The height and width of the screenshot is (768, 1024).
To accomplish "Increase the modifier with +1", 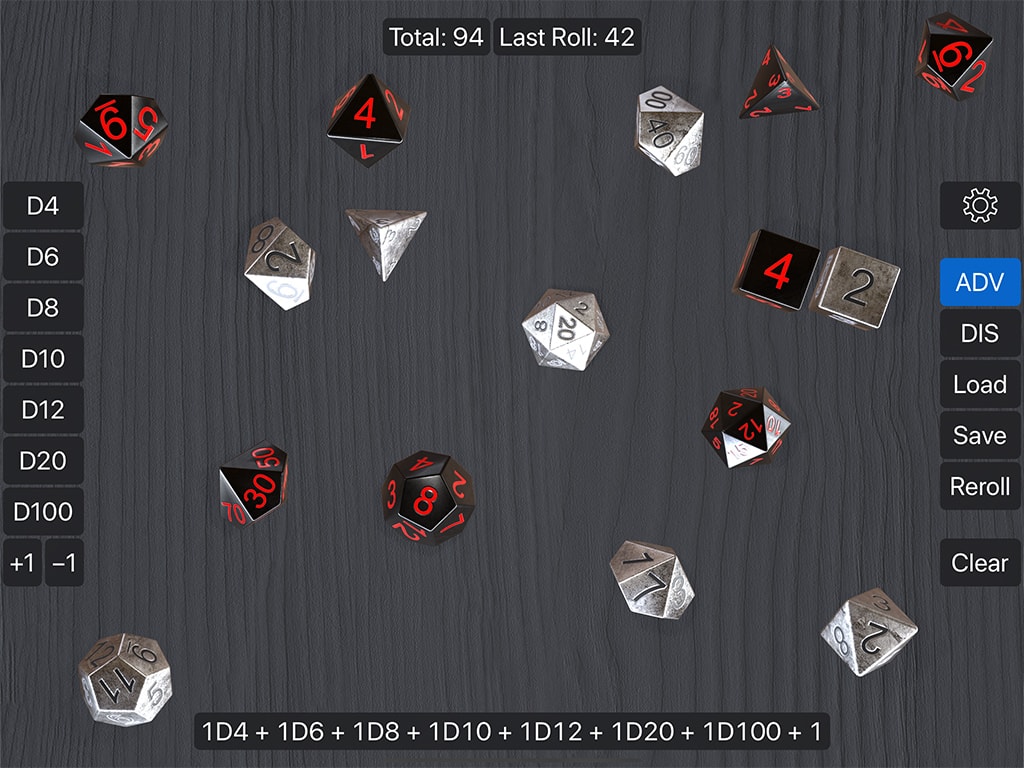I will pyautogui.click(x=22, y=563).
